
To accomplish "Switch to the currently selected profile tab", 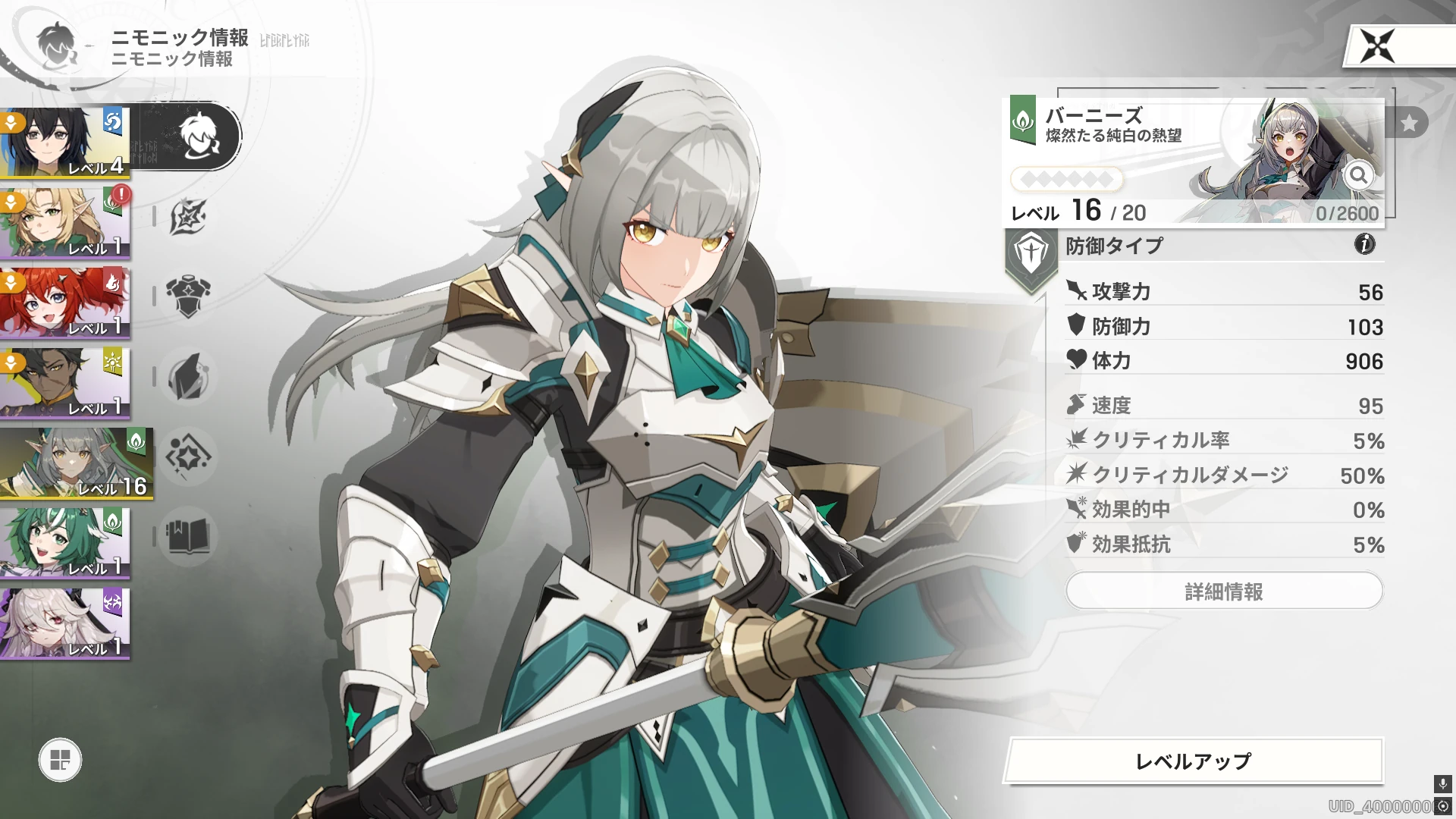I will [199, 136].
